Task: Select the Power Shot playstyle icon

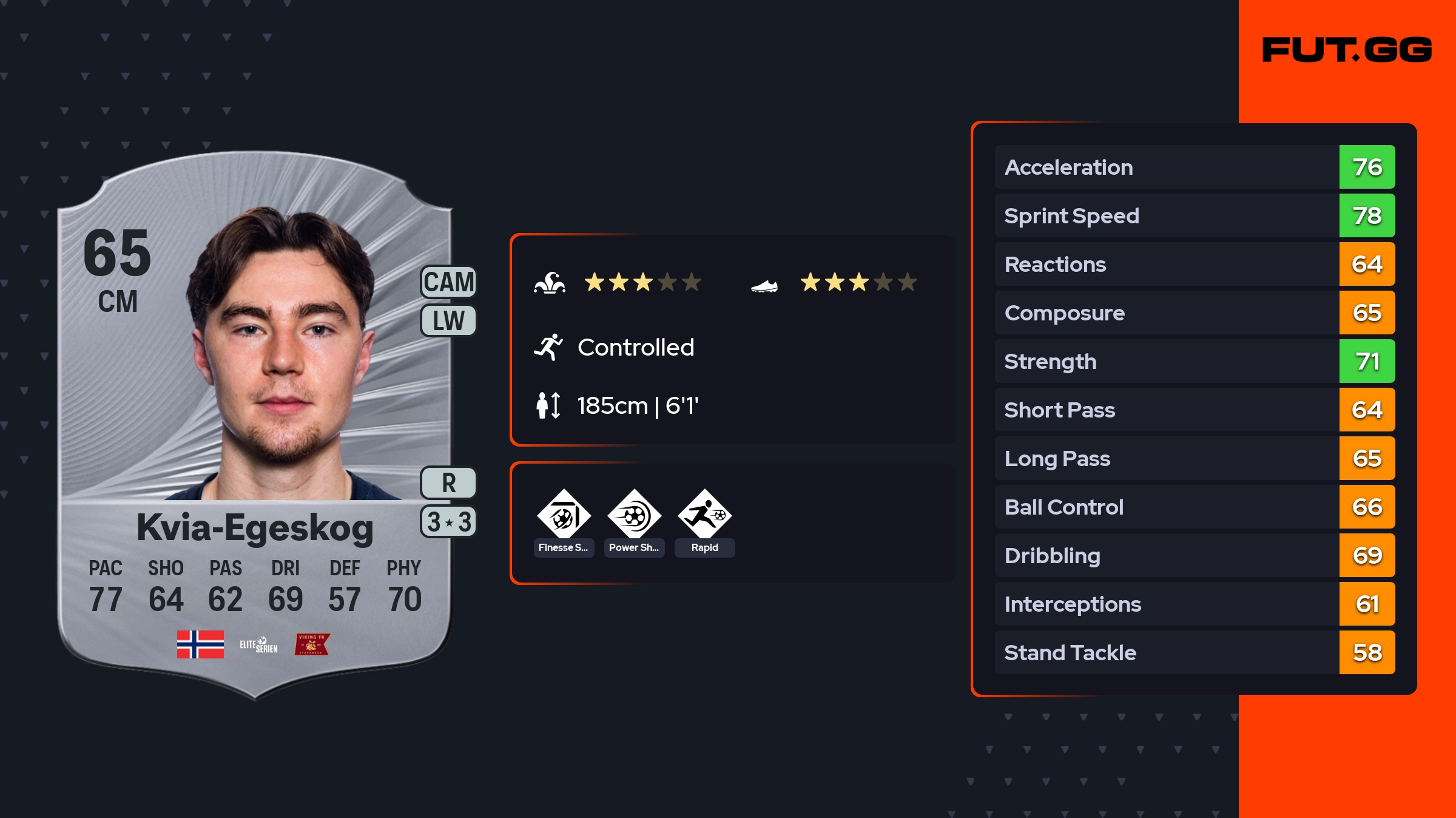Action: [634, 516]
